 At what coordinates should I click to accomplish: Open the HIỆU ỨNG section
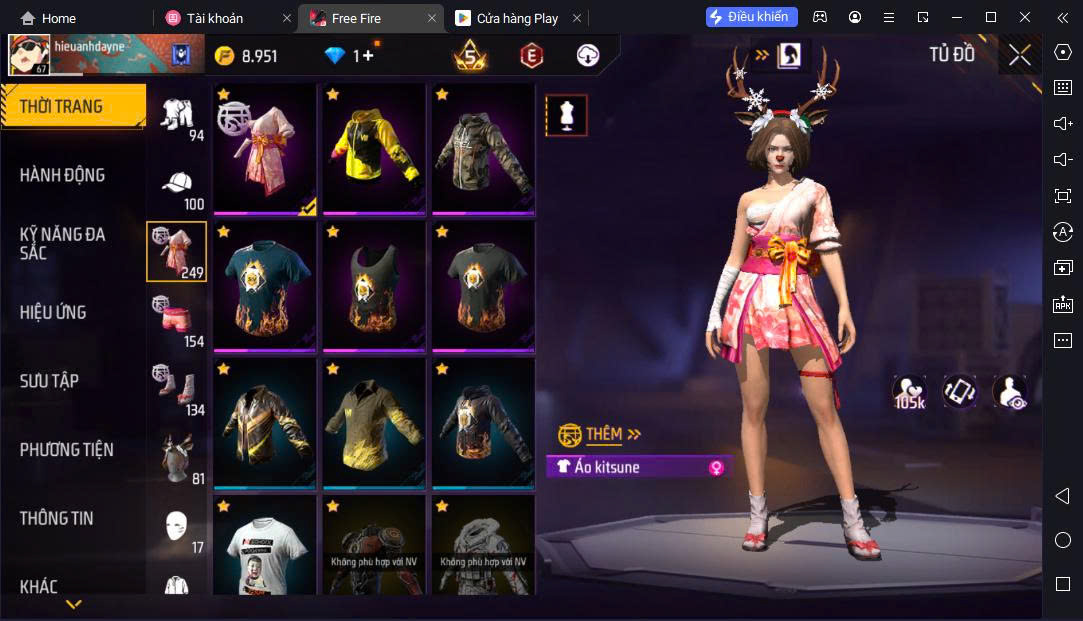53,312
